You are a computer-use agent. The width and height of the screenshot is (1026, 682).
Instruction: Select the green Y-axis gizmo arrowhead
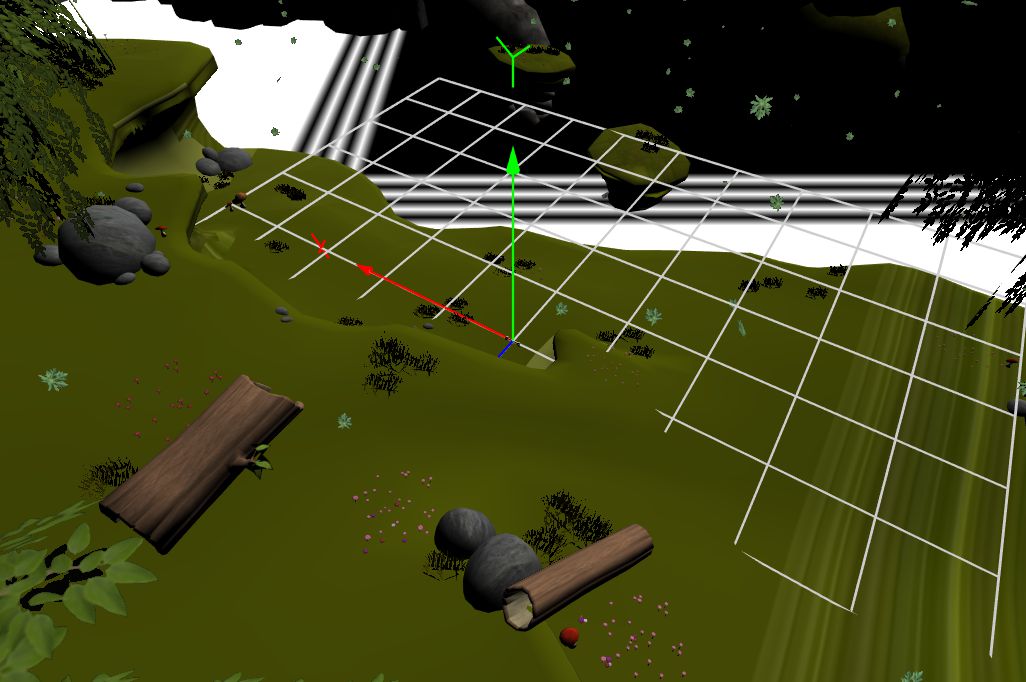512,161
